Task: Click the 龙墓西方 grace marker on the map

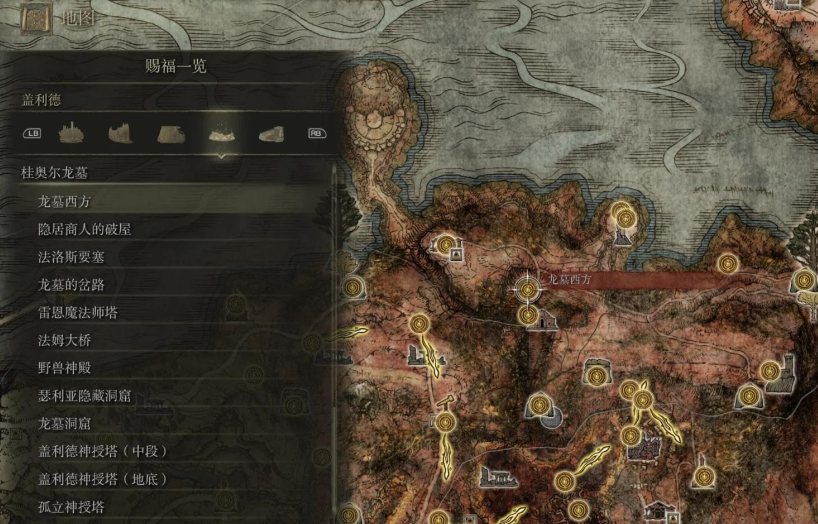Action: 527,287
